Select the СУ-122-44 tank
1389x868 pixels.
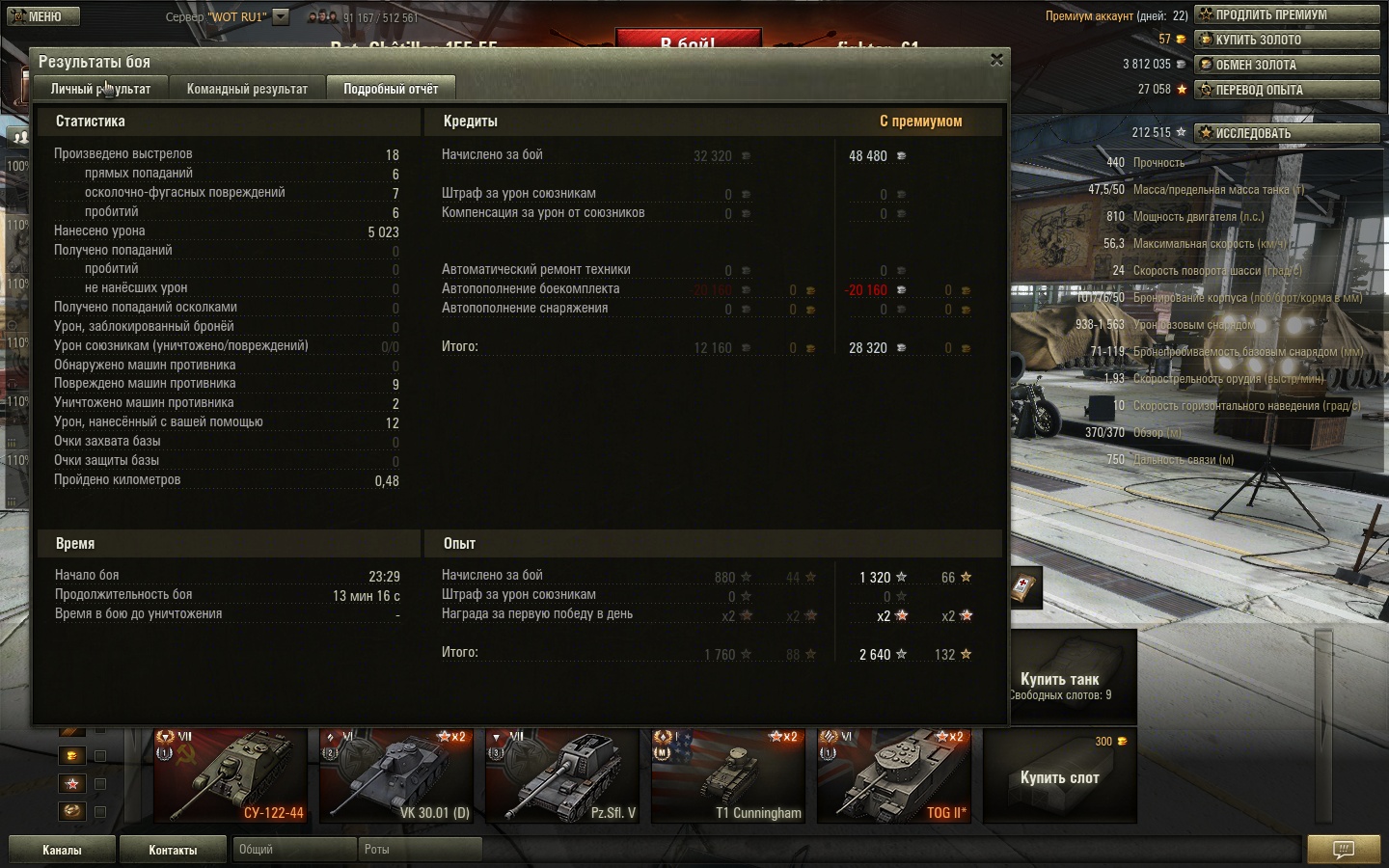pyautogui.click(x=231, y=775)
